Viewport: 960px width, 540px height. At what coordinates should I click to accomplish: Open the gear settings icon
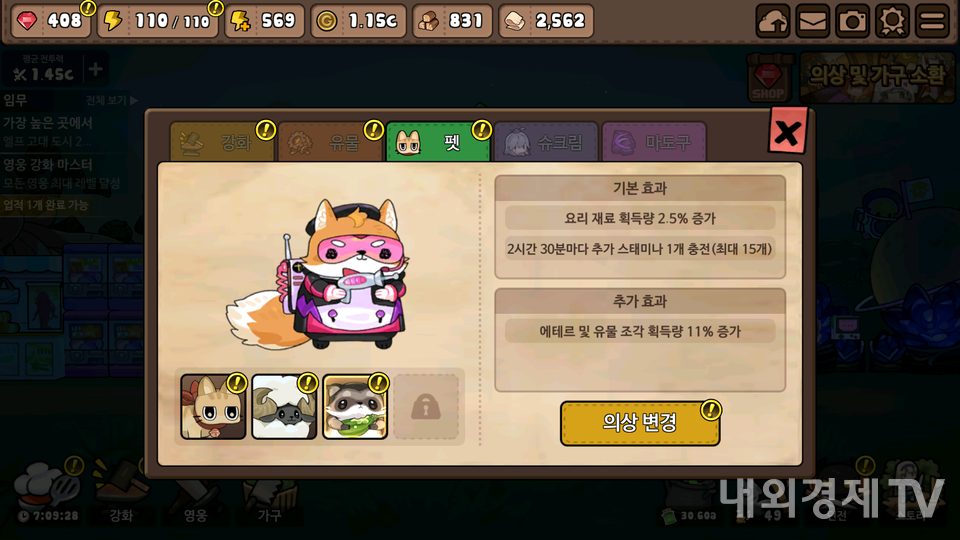pyautogui.click(x=892, y=21)
